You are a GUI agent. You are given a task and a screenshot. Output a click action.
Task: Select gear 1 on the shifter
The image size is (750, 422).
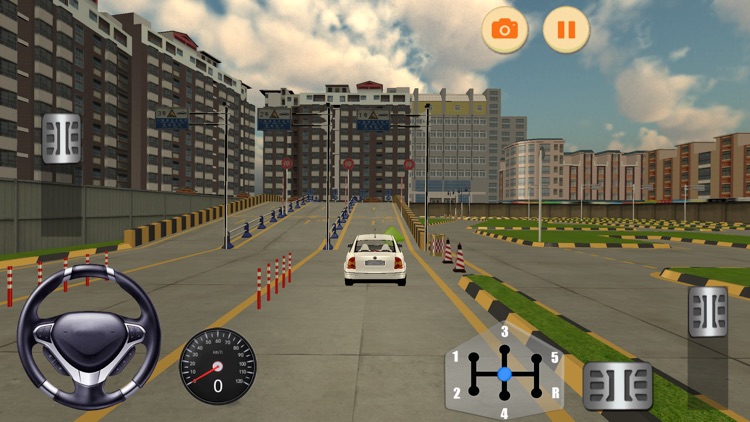(457, 357)
